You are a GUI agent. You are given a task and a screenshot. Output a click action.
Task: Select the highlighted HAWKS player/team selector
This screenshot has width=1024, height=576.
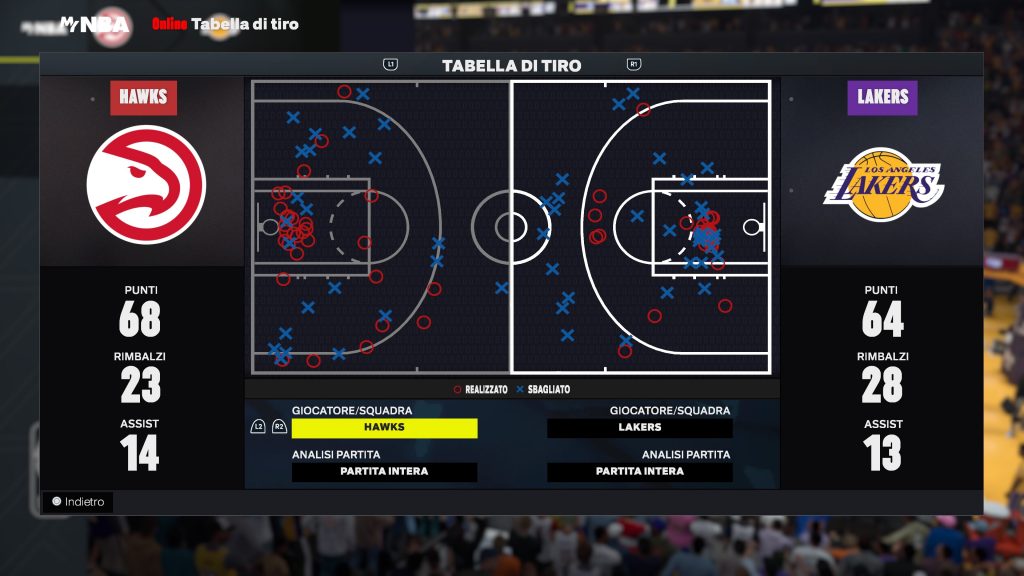384,428
